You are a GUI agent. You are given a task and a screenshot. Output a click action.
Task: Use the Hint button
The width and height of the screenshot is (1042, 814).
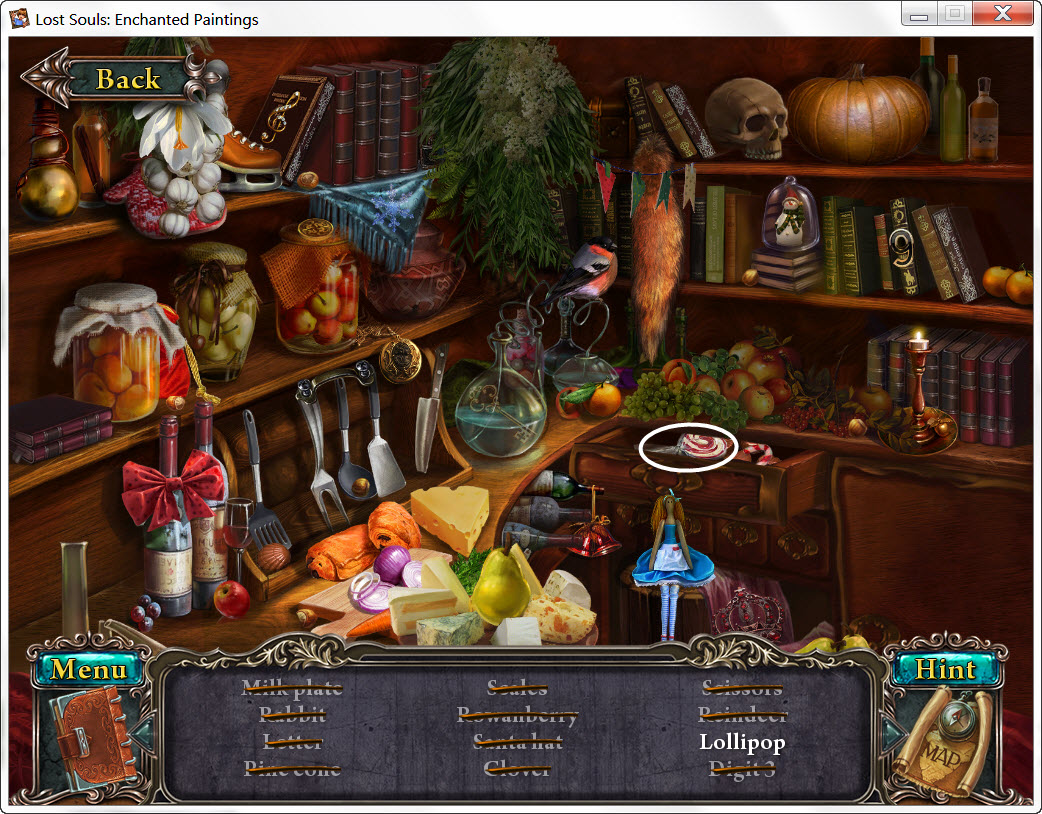(x=944, y=669)
